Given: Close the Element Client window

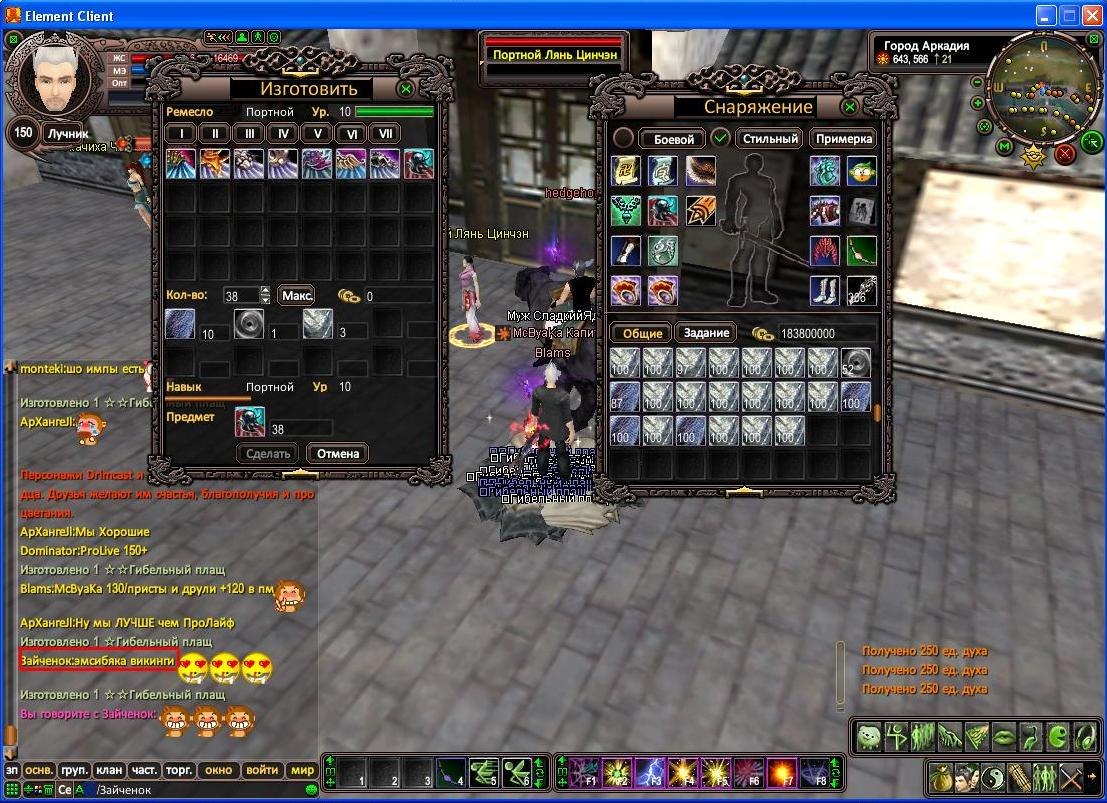Looking at the screenshot, I should [x=1092, y=15].
